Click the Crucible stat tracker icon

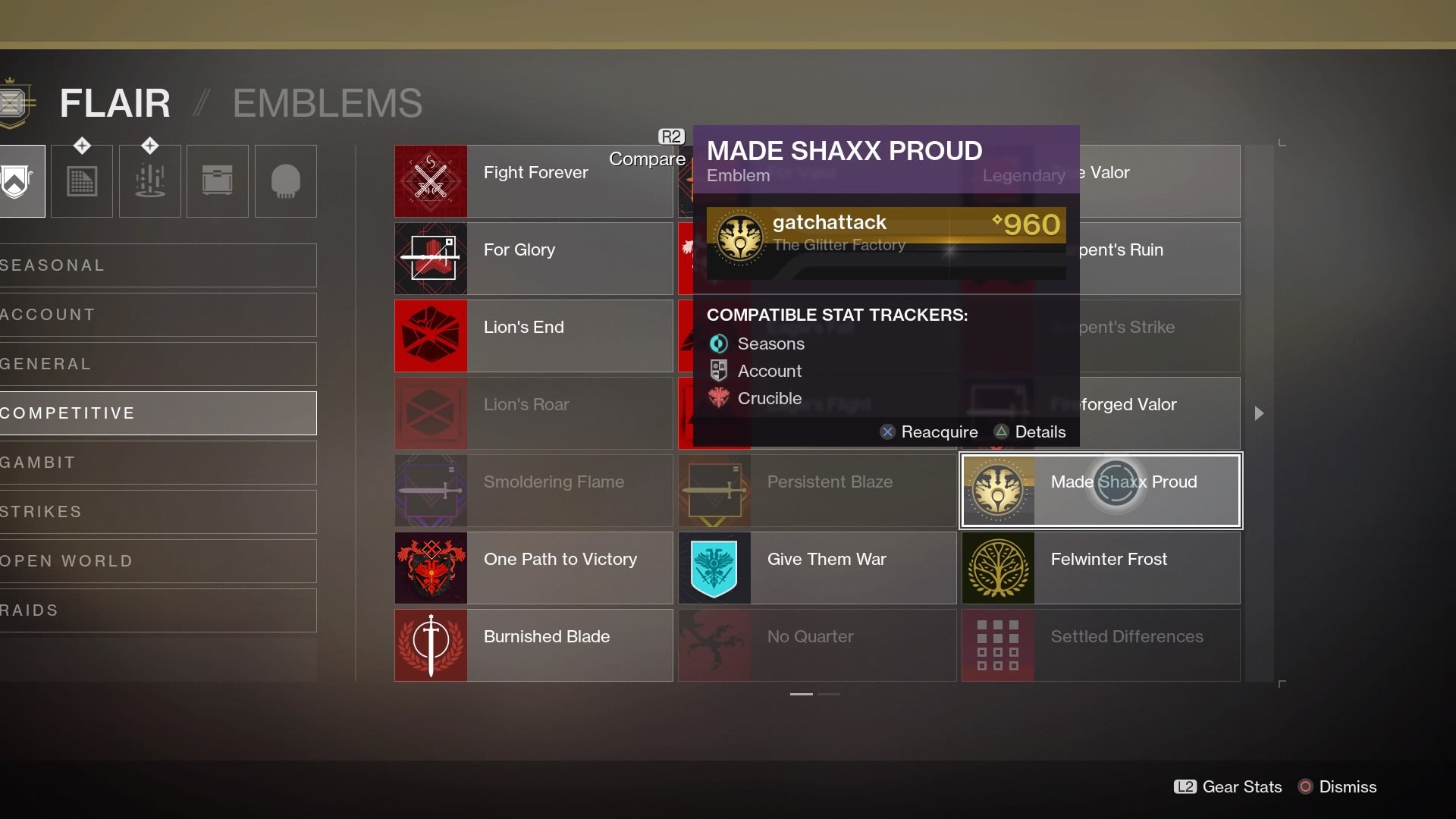pyautogui.click(x=717, y=398)
